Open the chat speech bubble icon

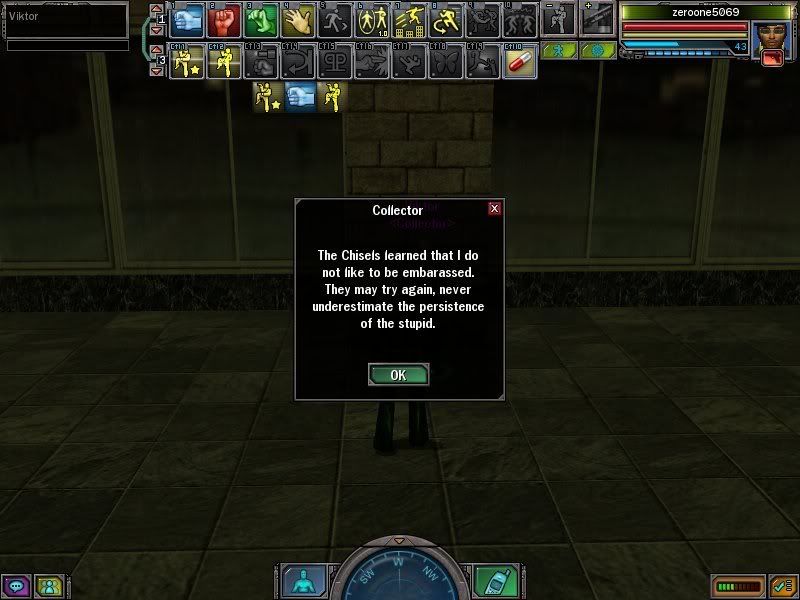tap(16, 586)
